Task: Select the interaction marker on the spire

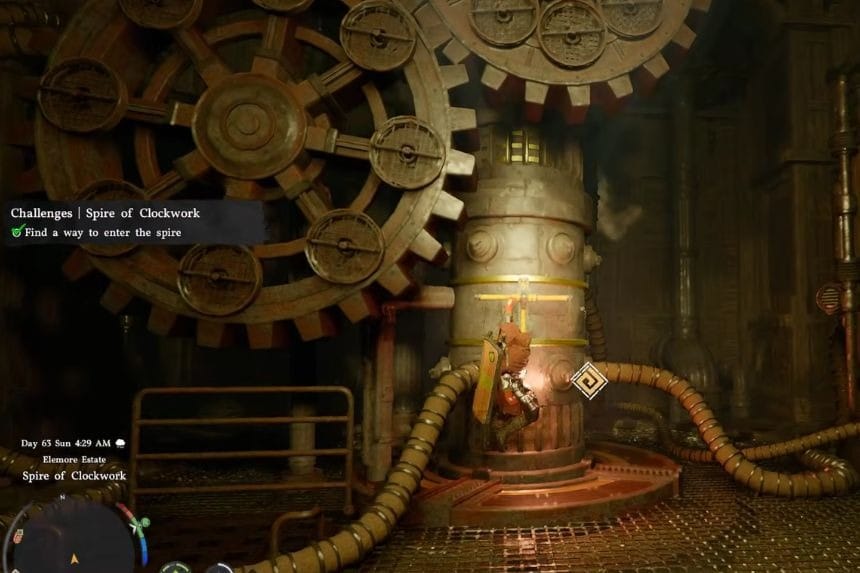Action: click(588, 380)
